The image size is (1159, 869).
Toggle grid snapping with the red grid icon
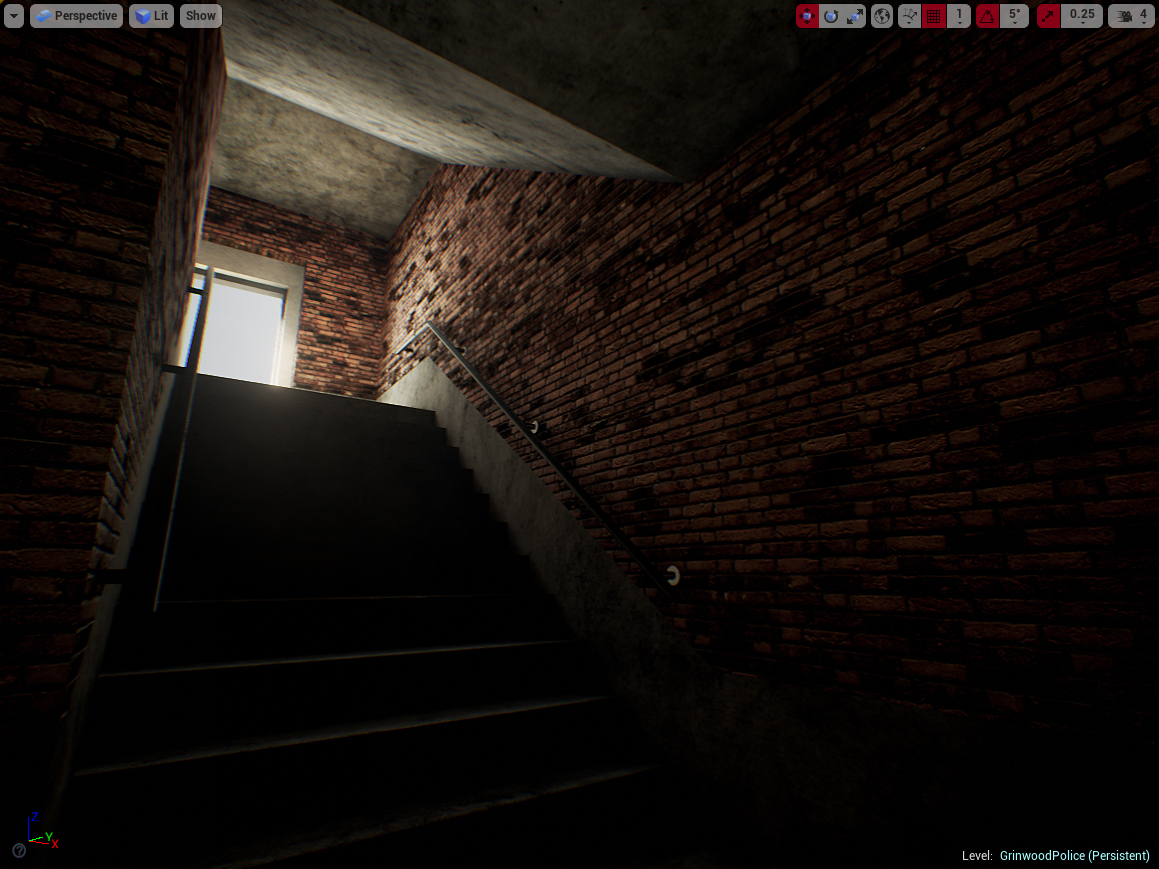(x=934, y=16)
